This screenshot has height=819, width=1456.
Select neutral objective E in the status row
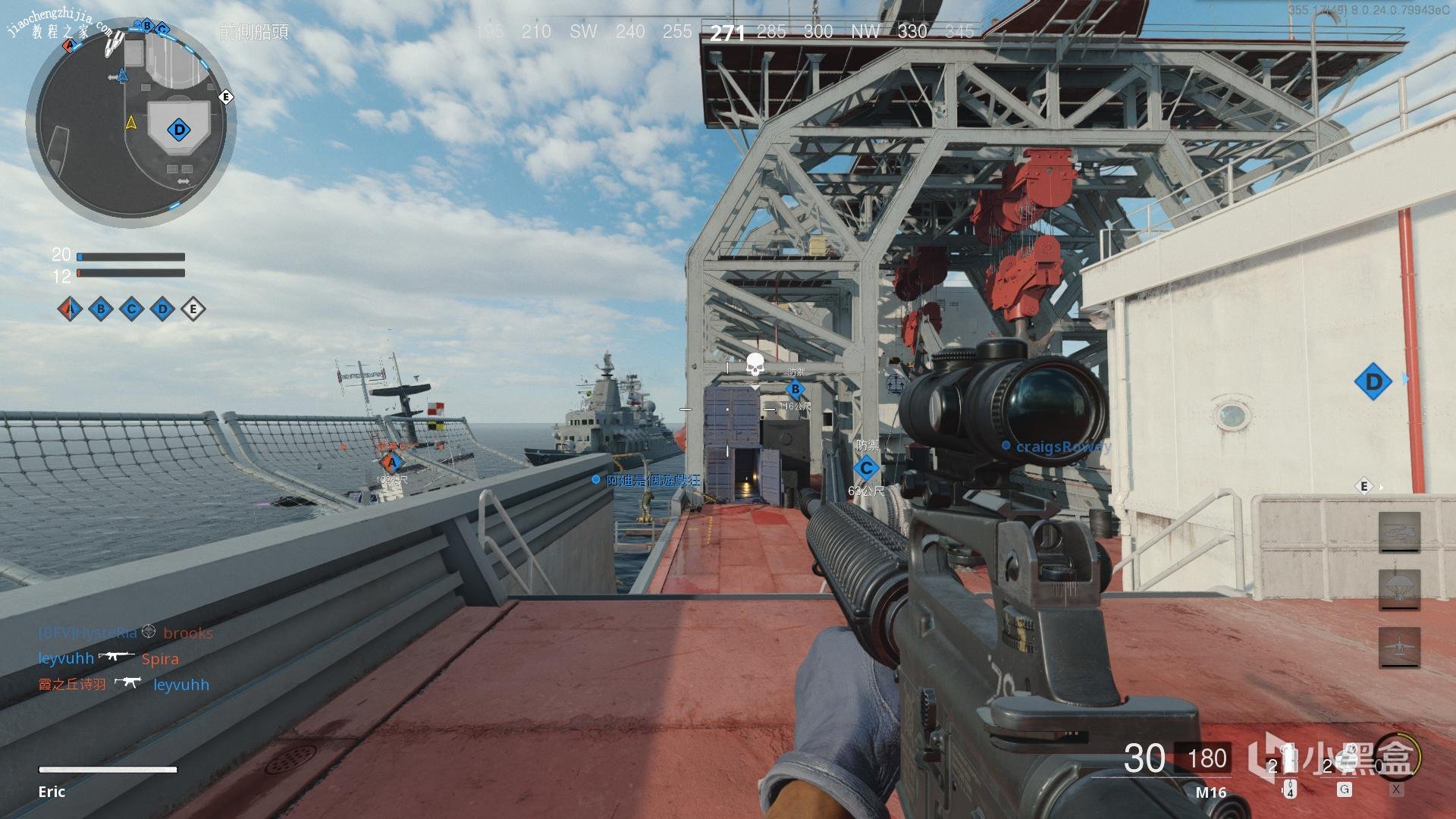point(193,309)
